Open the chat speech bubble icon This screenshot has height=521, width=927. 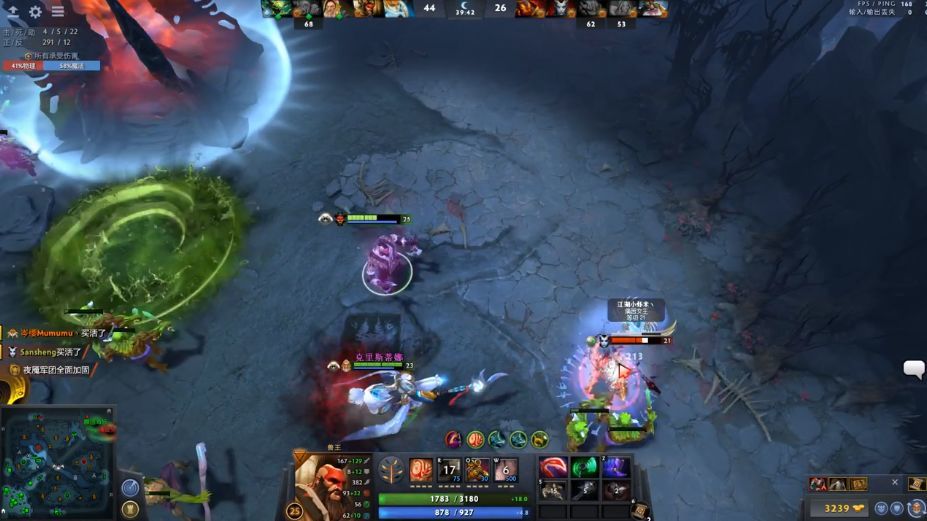[914, 369]
